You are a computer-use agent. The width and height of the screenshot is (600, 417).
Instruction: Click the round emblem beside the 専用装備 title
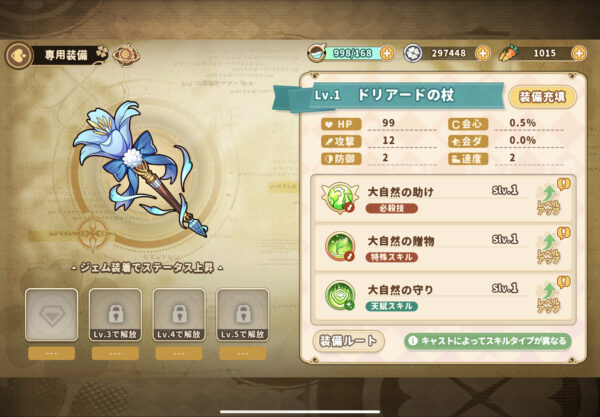(x=126, y=54)
